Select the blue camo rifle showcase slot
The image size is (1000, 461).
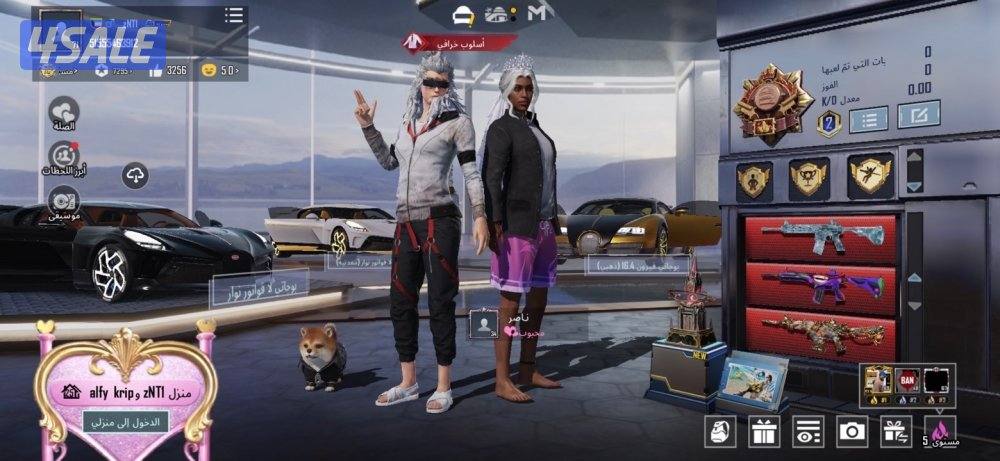coord(820,239)
